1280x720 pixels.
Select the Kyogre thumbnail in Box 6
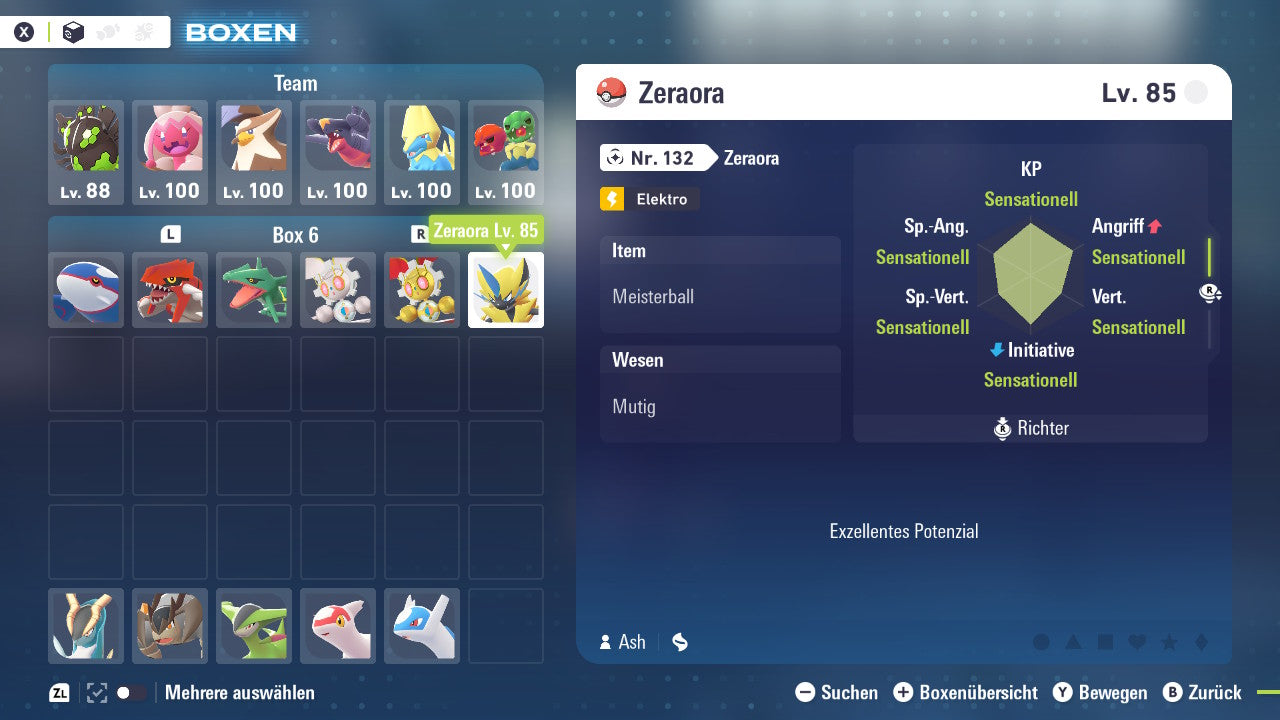(x=85, y=290)
